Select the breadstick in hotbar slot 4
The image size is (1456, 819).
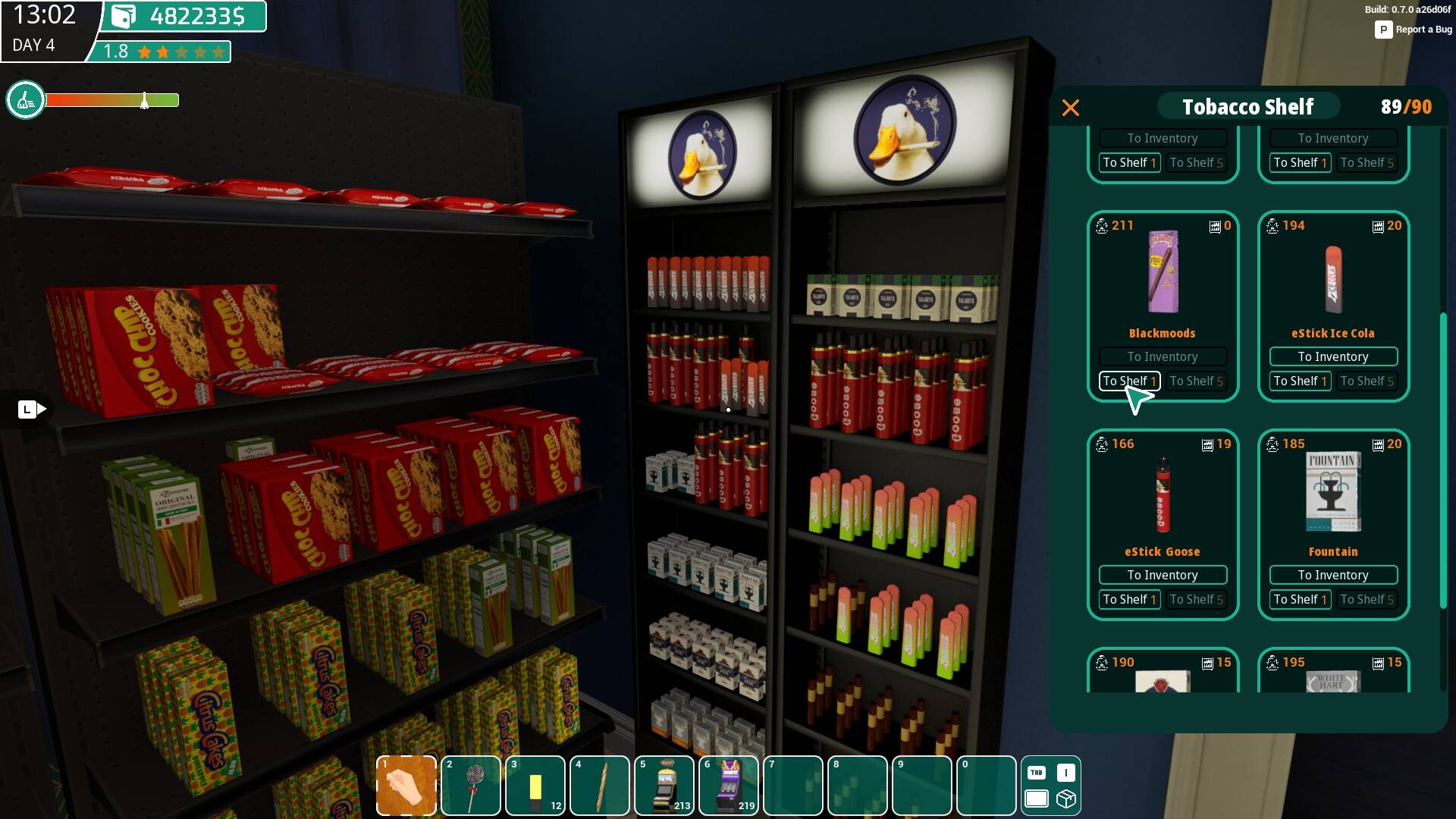click(600, 786)
